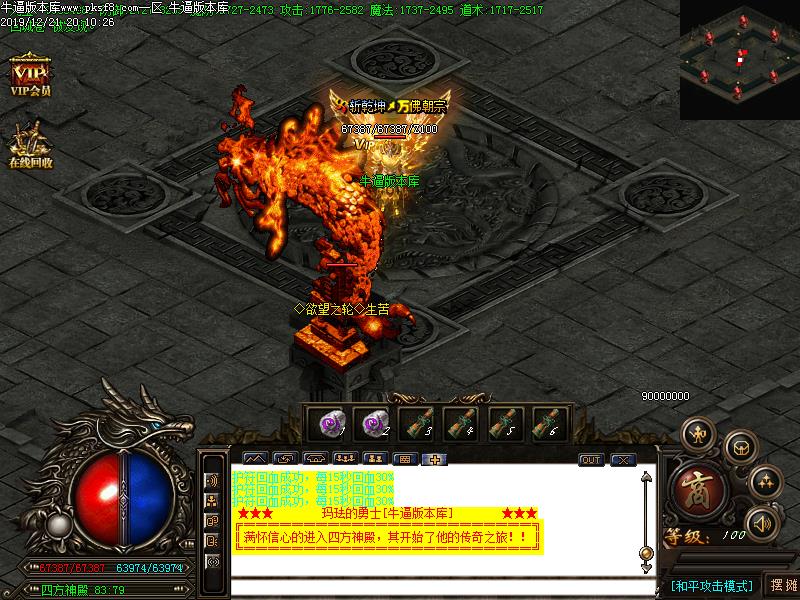Select the green scroll in slot 5

(x=505, y=424)
